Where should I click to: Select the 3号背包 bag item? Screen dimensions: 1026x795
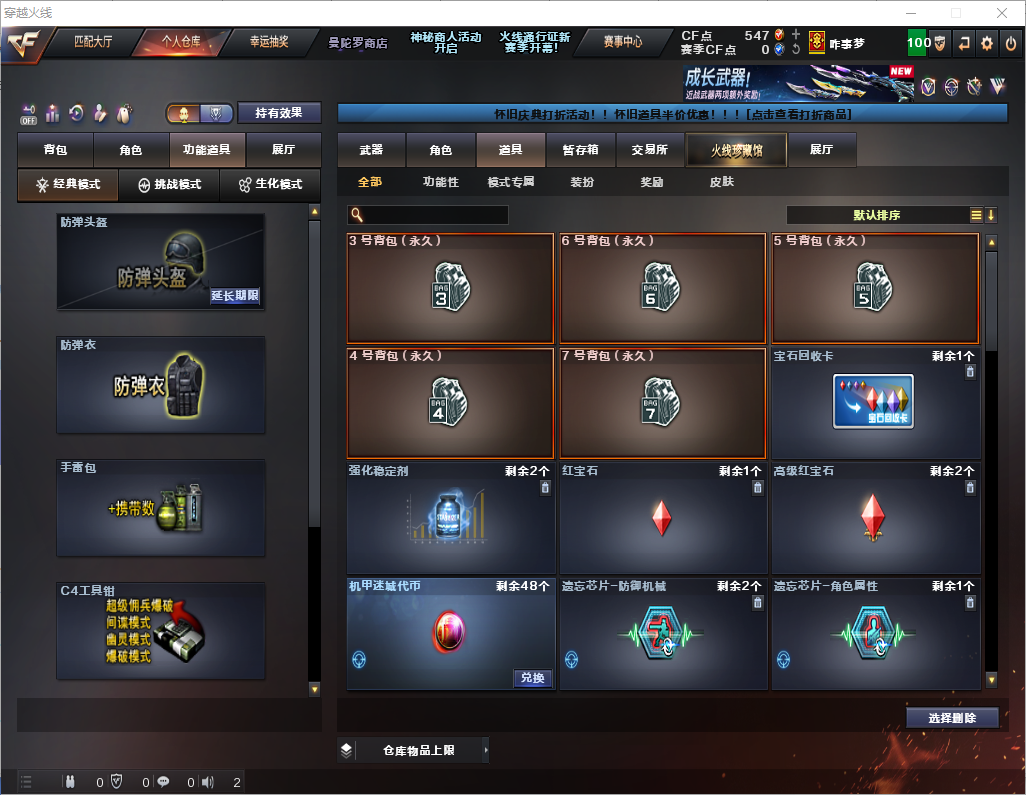[x=449, y=288]
